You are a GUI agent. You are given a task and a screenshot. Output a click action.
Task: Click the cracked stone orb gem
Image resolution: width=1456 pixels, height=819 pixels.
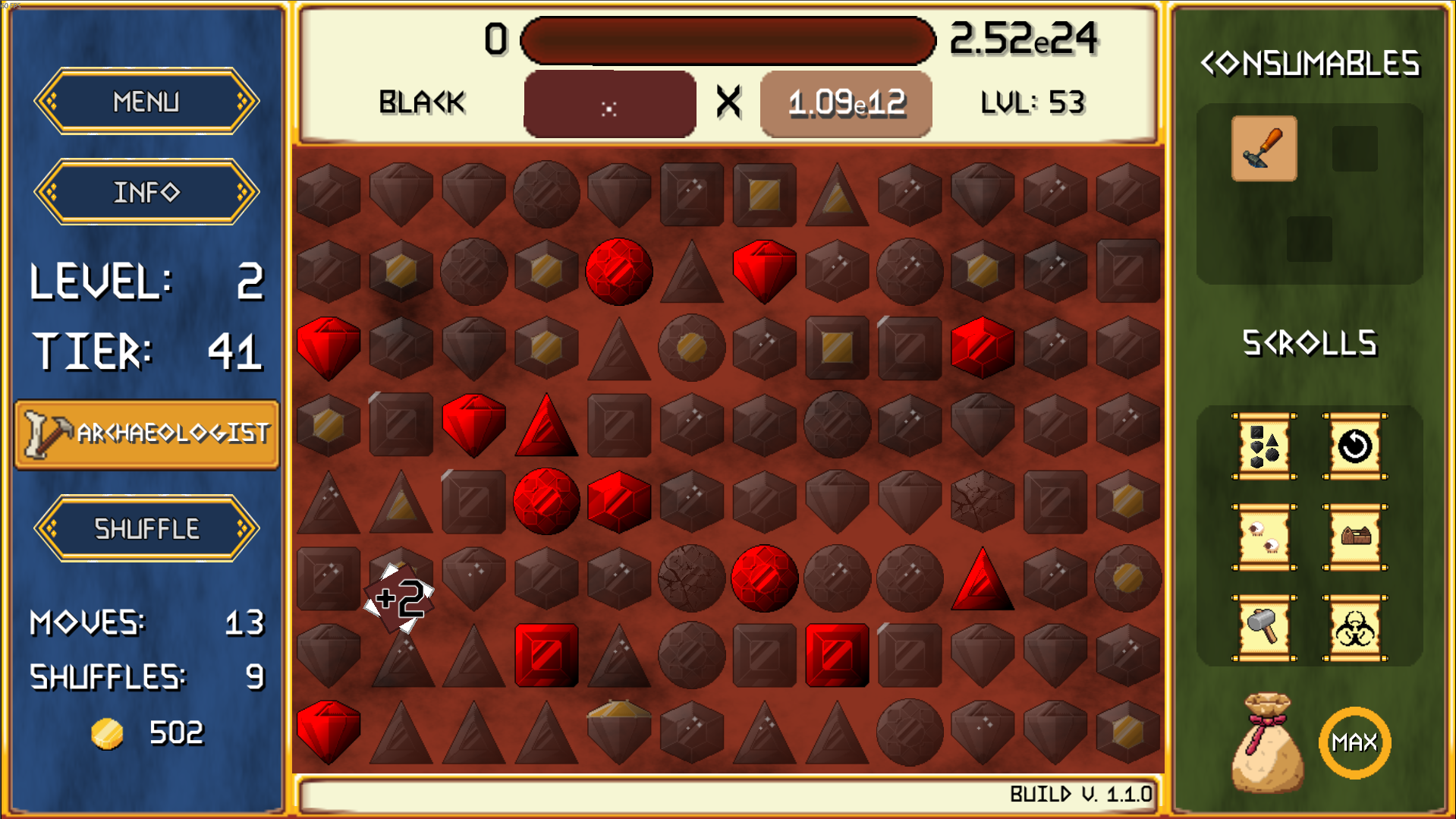coord(690,577)
